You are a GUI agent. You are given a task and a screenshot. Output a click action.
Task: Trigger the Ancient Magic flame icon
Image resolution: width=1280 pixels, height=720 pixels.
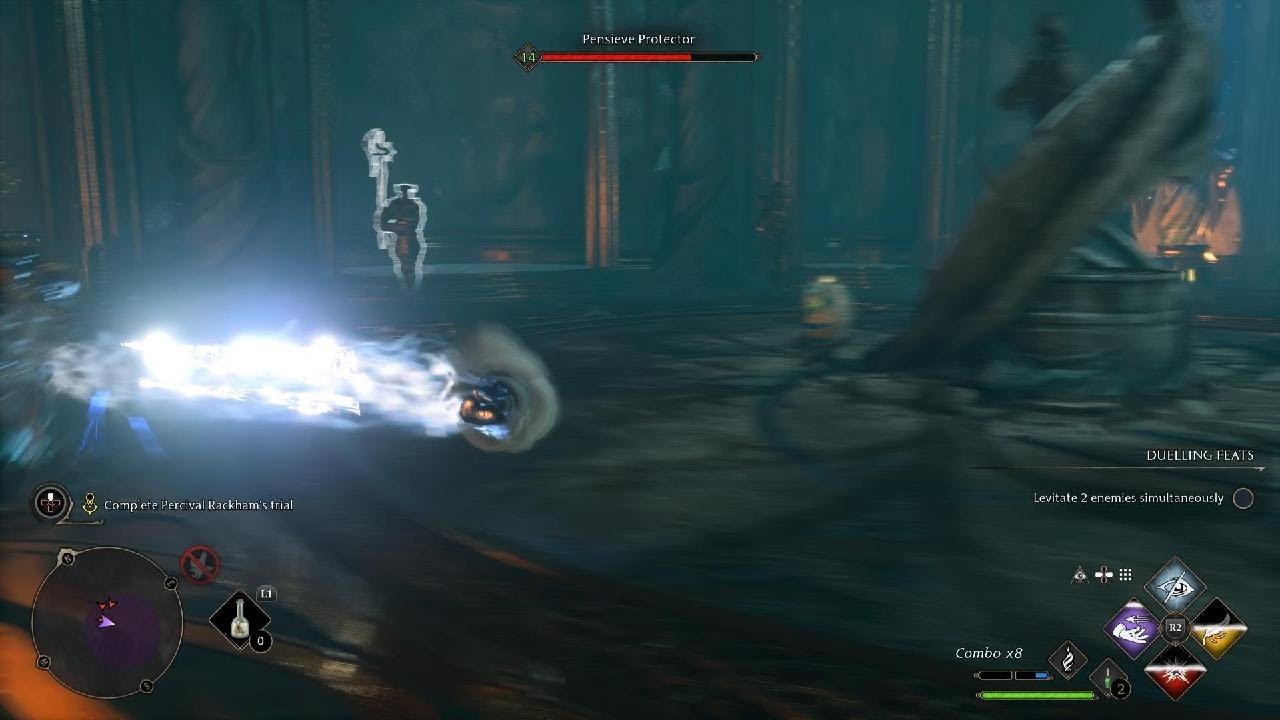[x=1067, y=661]
